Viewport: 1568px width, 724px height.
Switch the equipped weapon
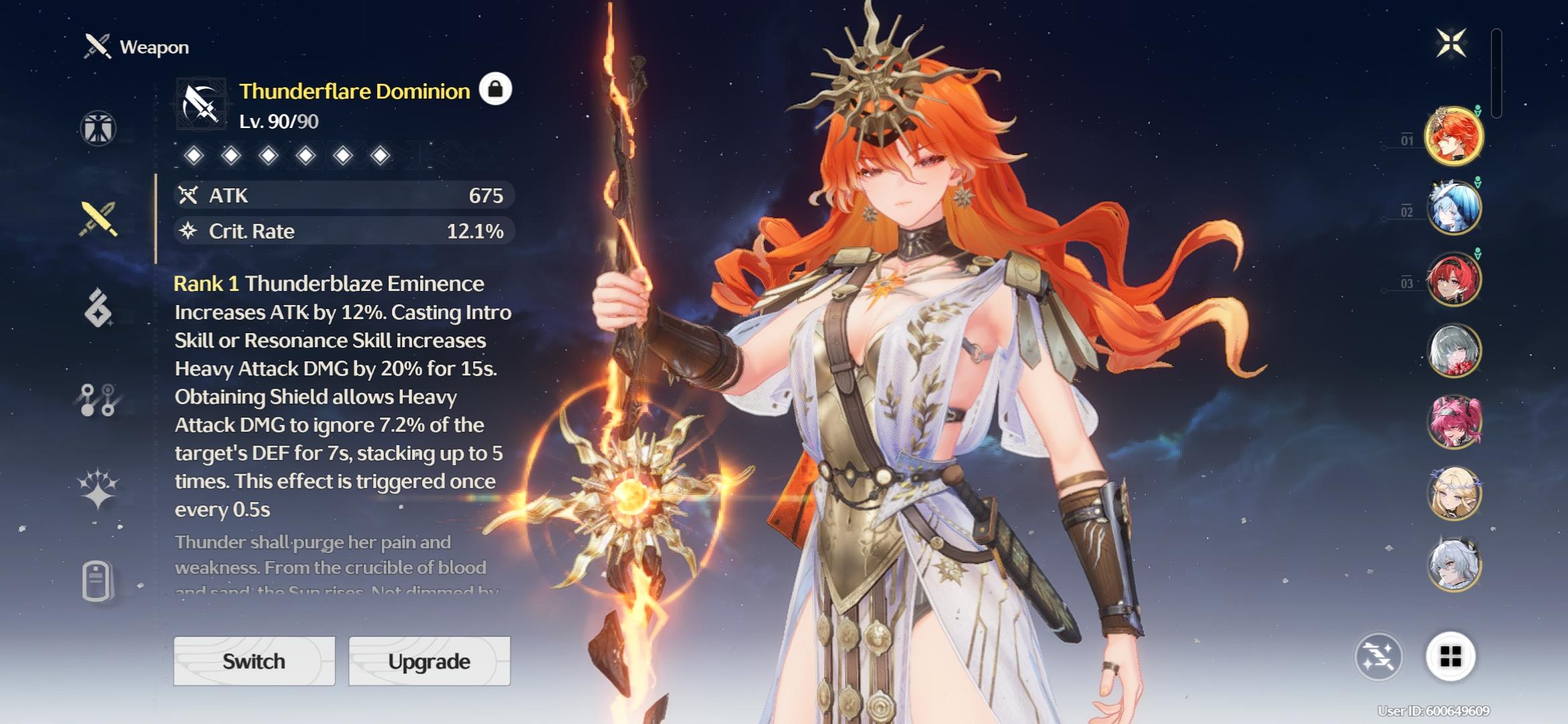point(254,661)
